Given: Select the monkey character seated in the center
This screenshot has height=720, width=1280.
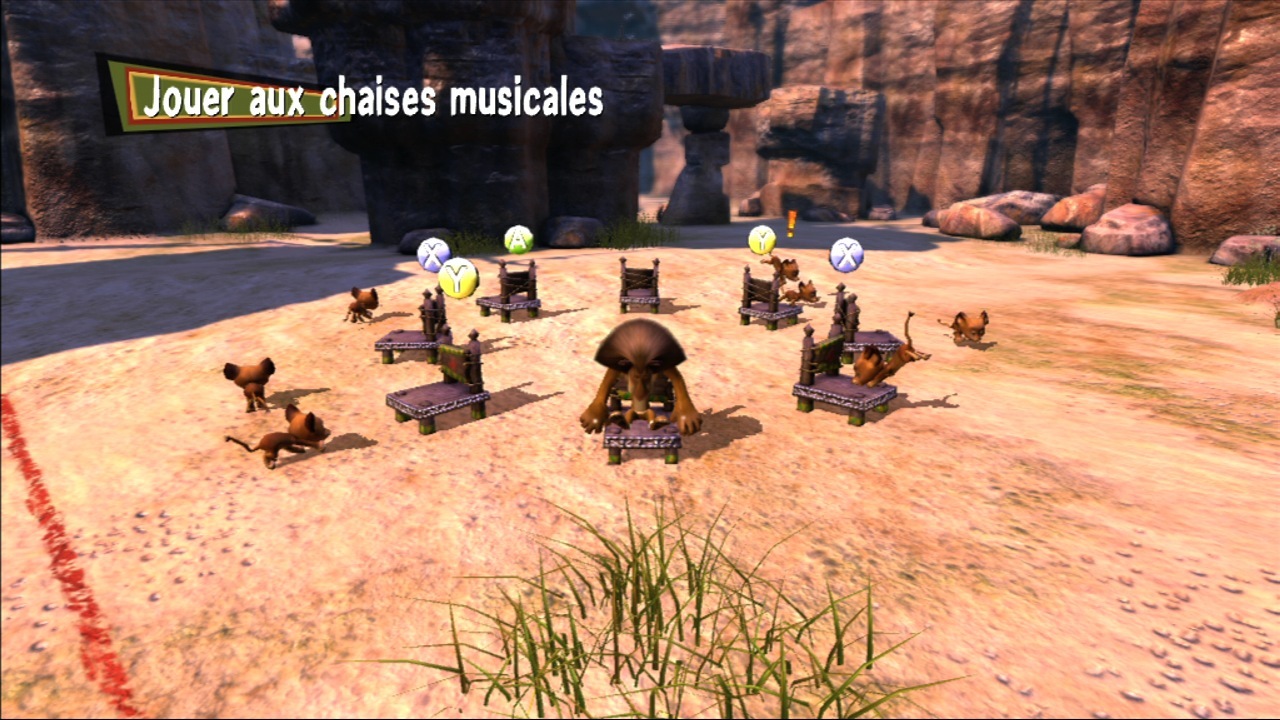Looking at the screenshot, I should (x=638, y=380).
